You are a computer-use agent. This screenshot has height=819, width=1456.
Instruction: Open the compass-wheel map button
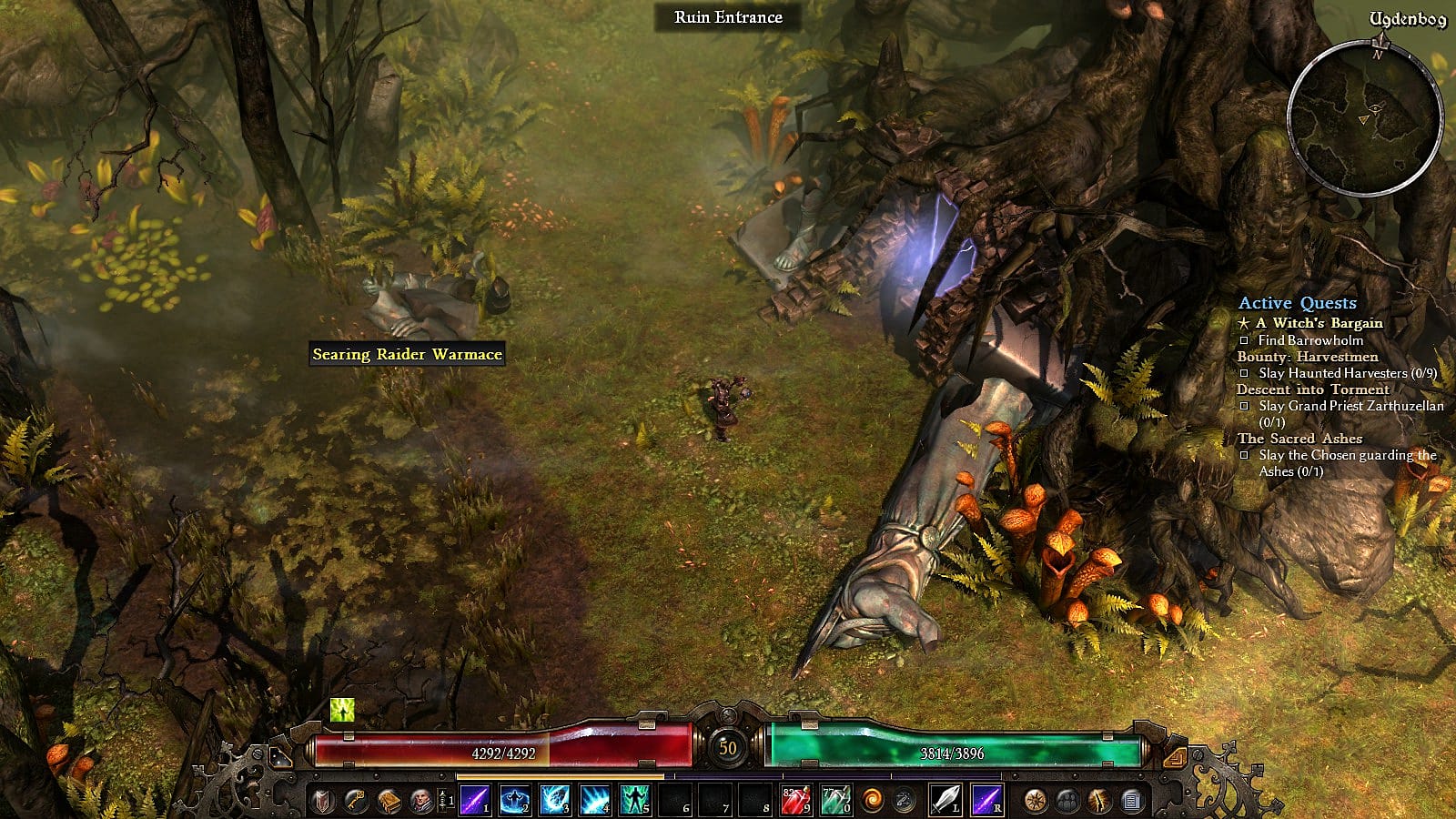point(1035,801)
